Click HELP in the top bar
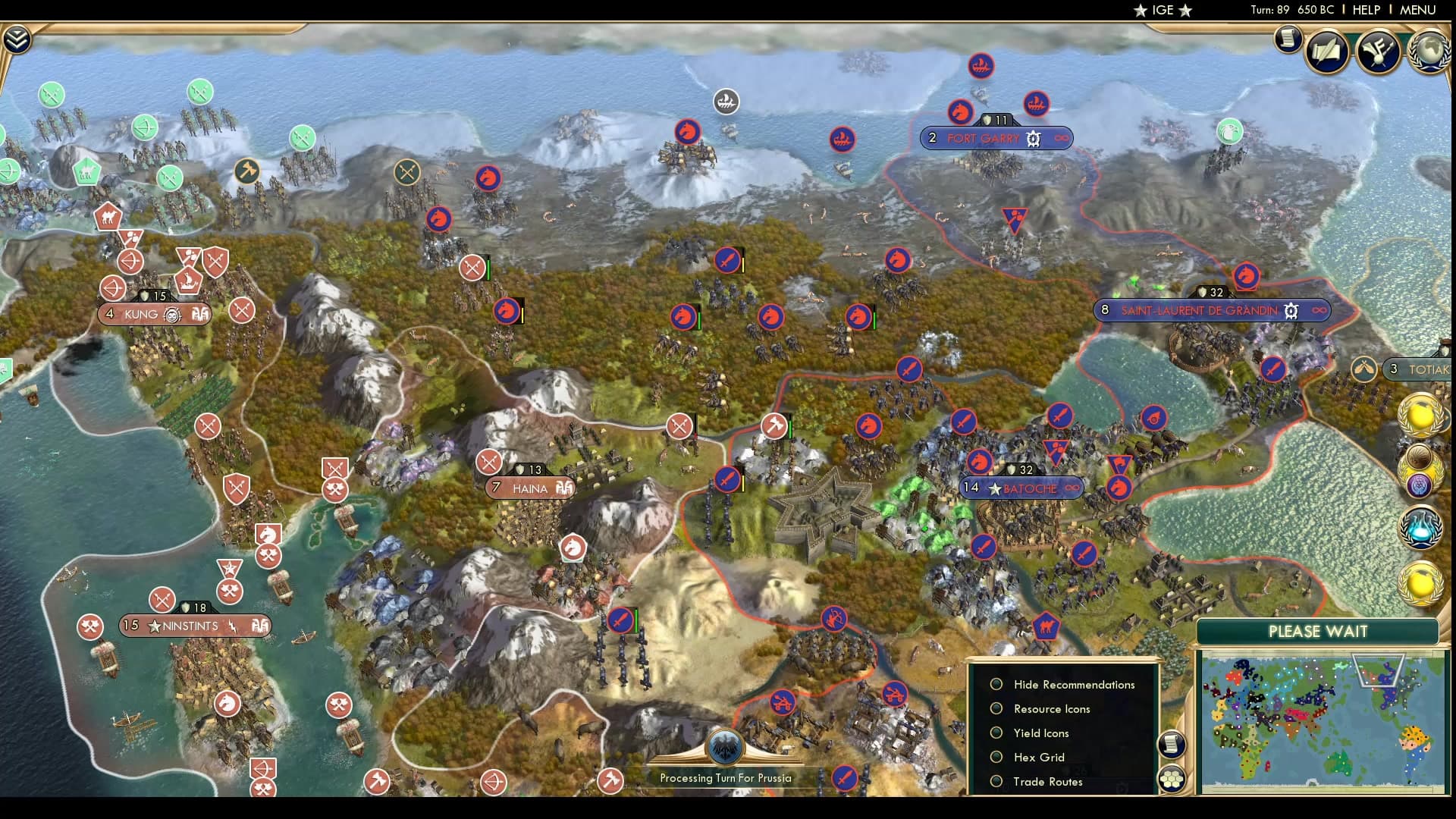Image resolution: width=1456 pixels, height=819 pixels. click(1365, 11)
